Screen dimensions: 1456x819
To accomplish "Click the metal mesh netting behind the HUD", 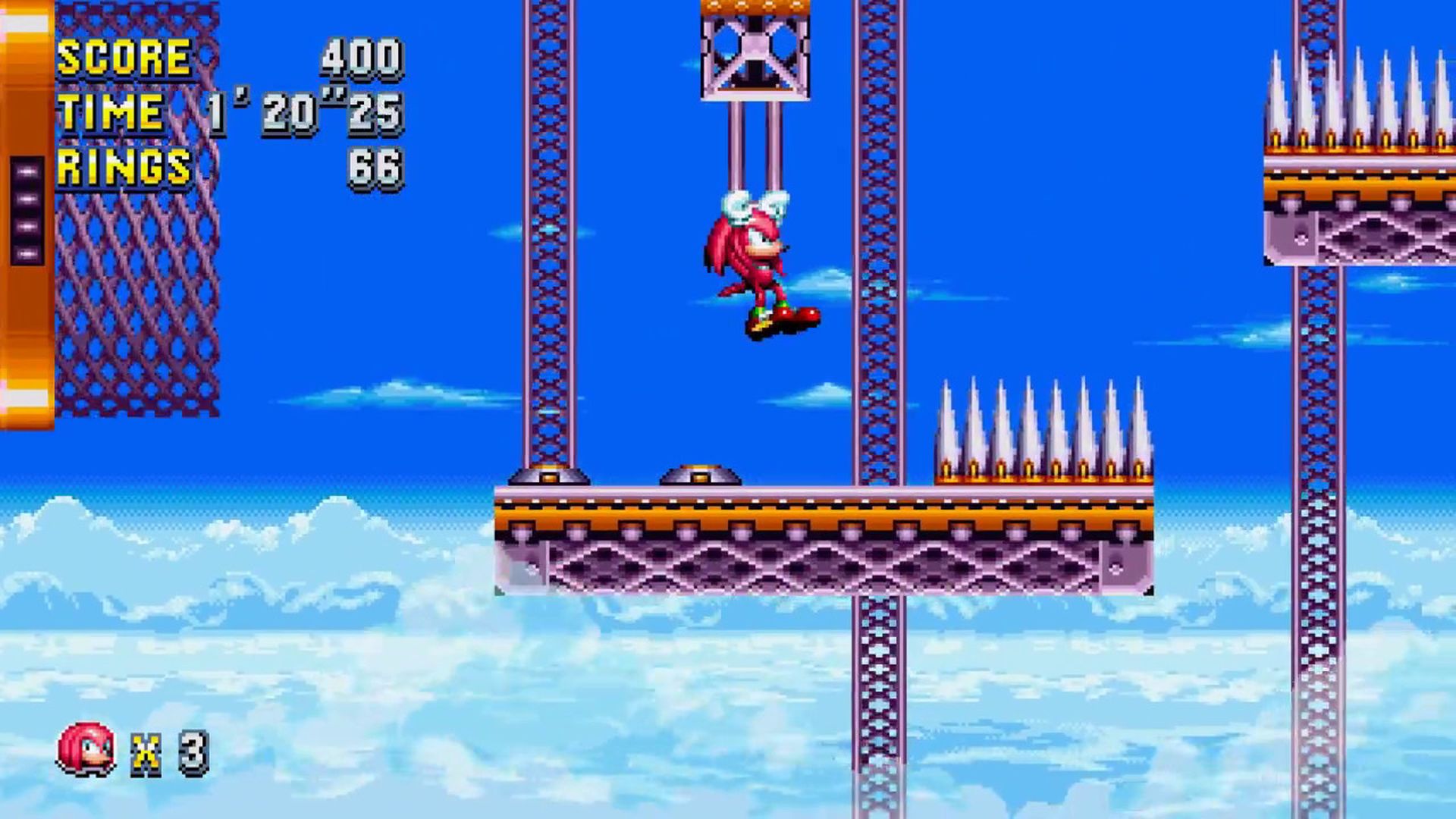I will [136, 303].
